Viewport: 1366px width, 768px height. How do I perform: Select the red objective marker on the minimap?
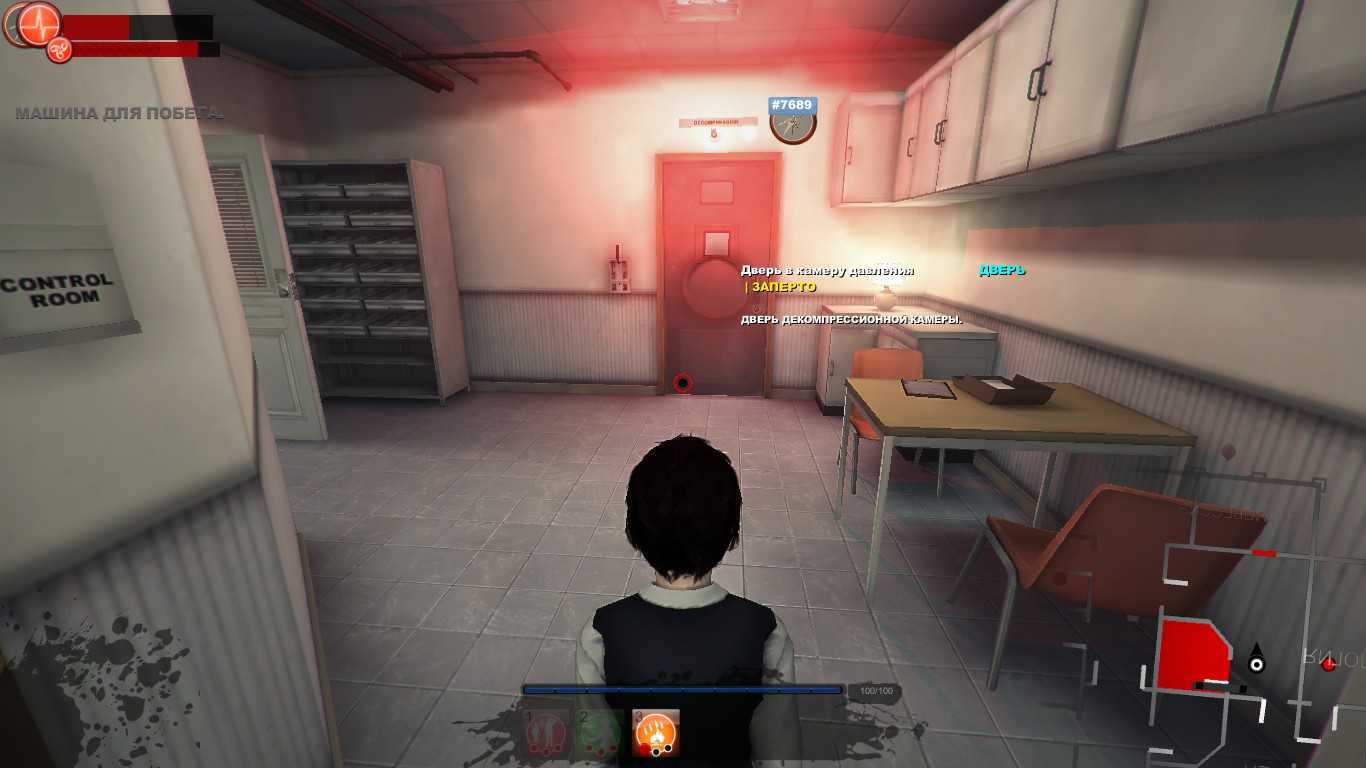pos(1328,663)
